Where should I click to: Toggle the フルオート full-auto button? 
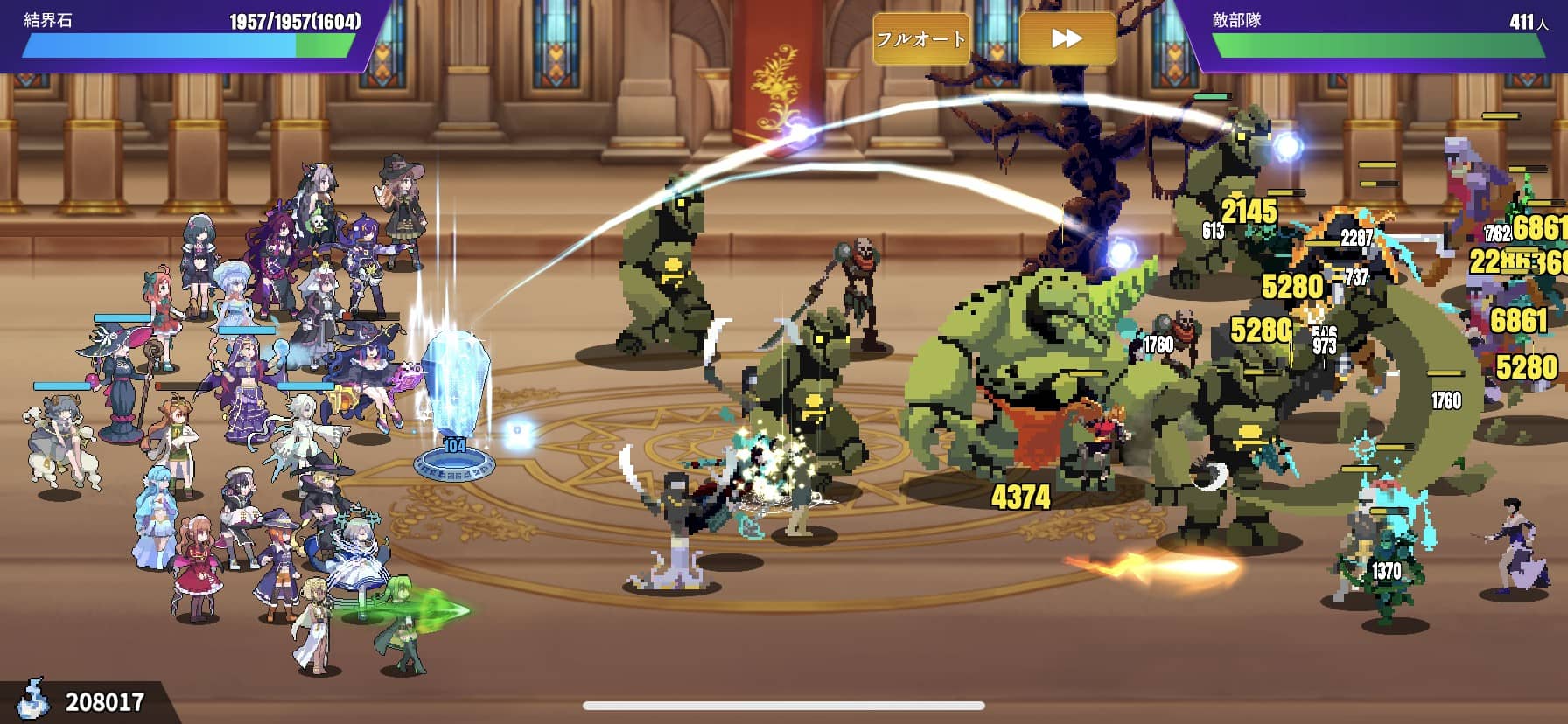click(921, 39)
